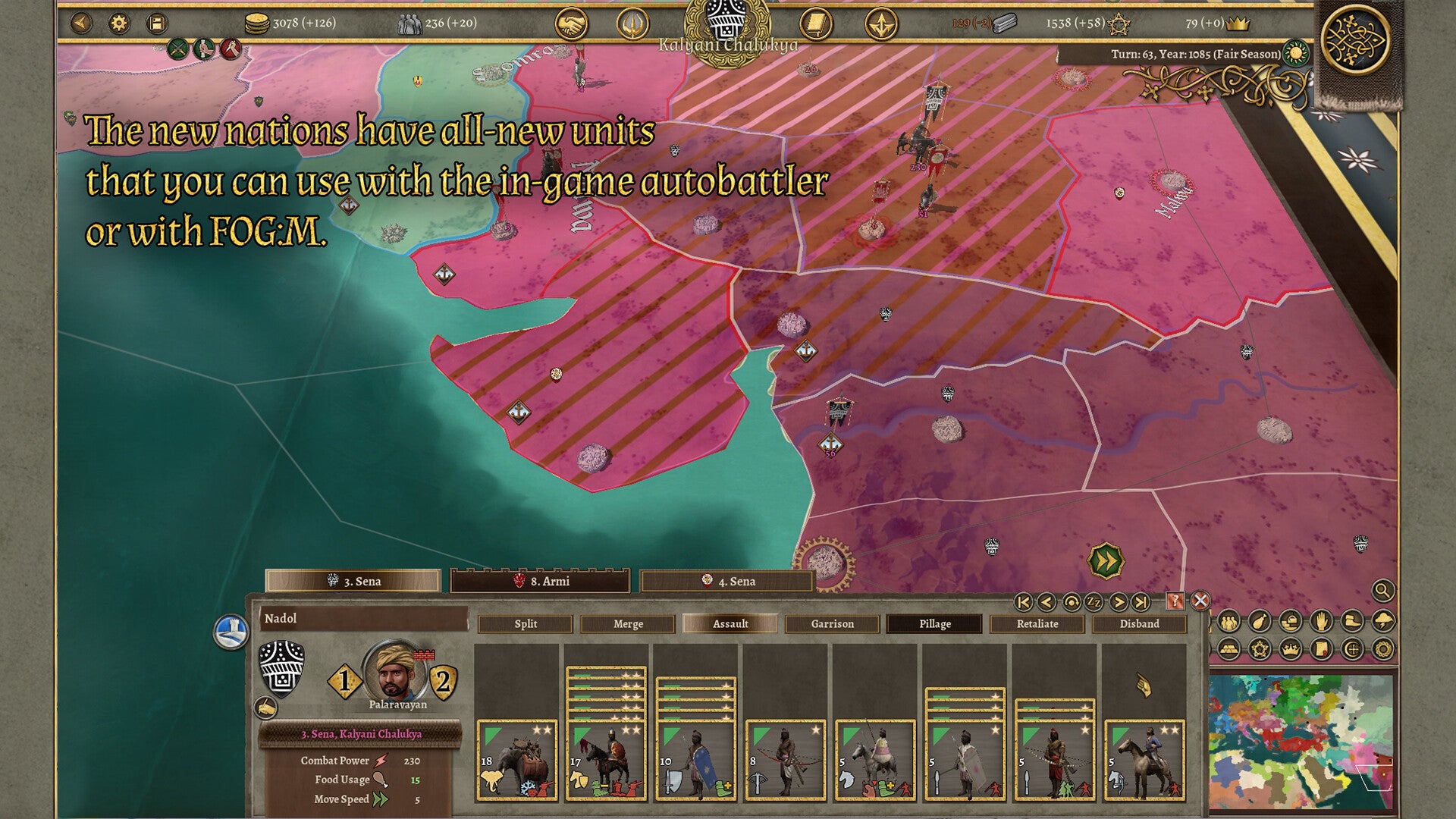Image resolution: width=1456 pixels, height=819 pixels.
Task: Click the magnifying glass search icon
Action: pyautogui.click(x=1382, y=590)
